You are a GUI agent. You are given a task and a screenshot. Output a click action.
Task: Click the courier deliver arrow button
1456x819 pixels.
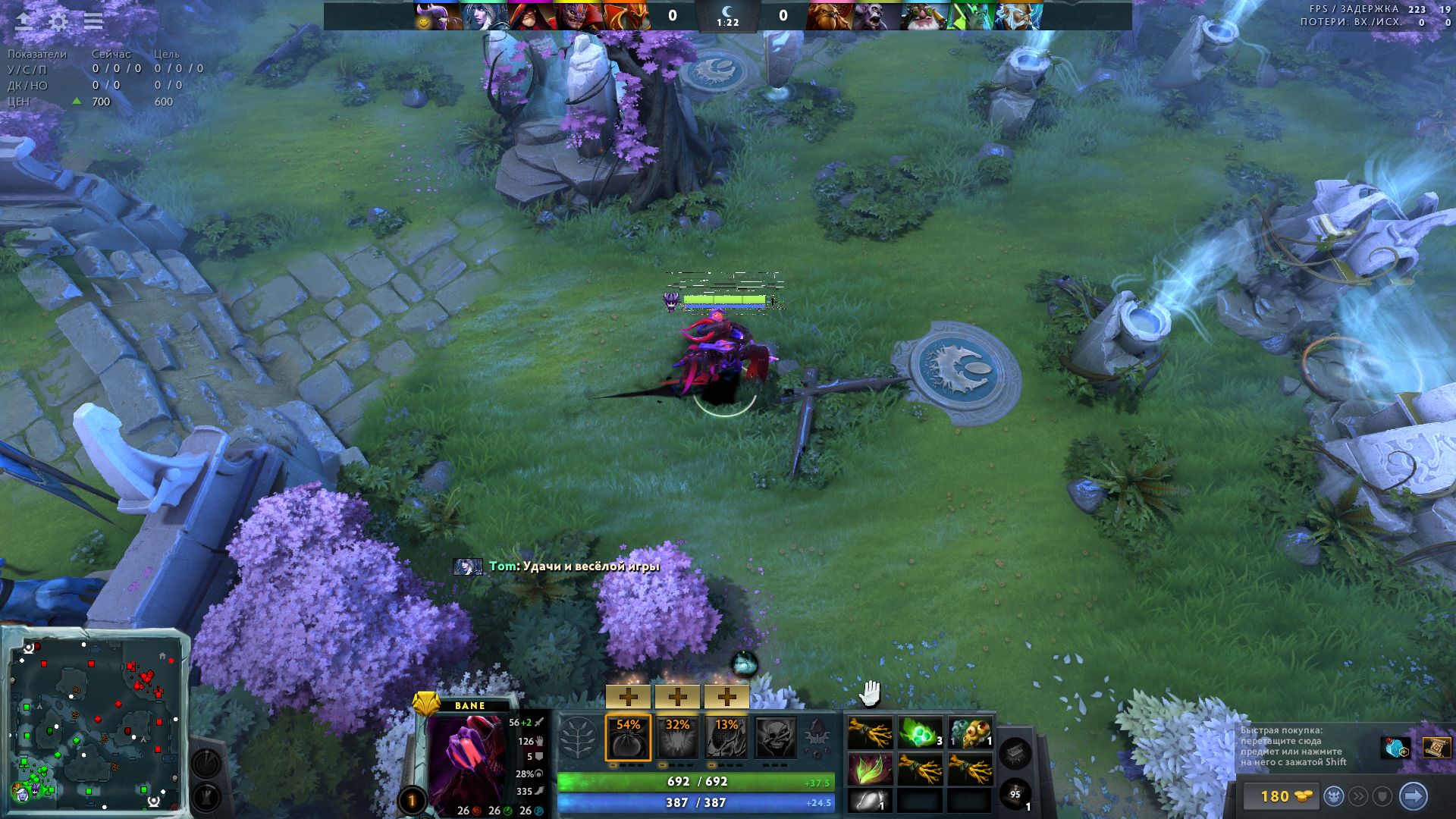coord(1413,796)
